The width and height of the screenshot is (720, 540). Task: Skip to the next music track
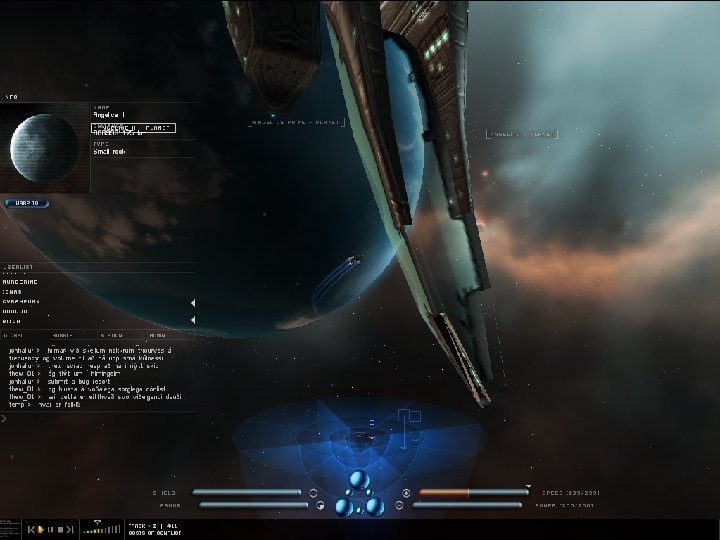coord(70,528)
